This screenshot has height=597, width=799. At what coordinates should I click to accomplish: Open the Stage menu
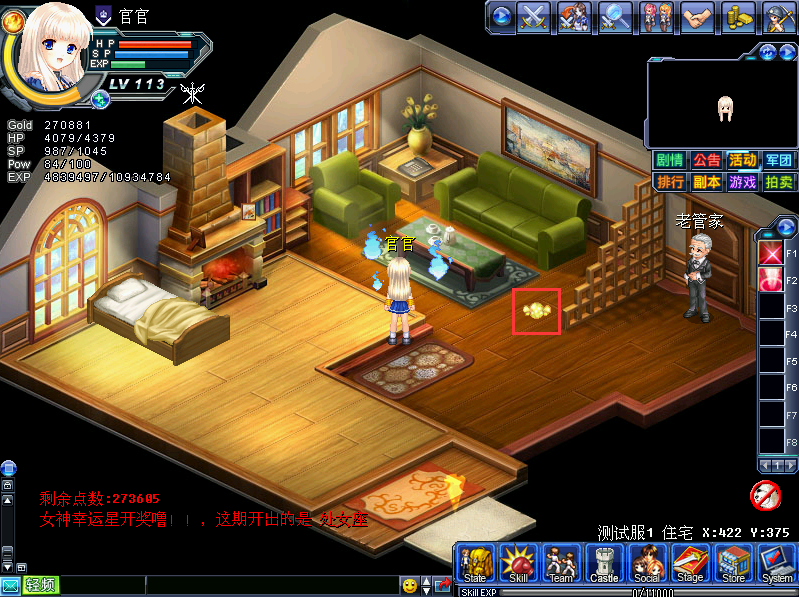(690, 565)
